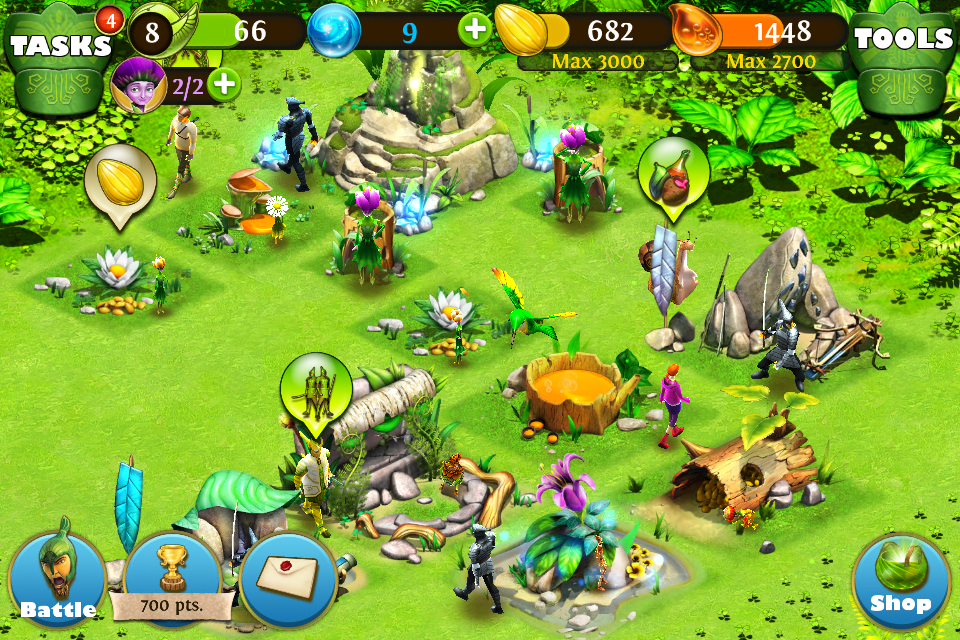Add more workers with the plus button
Image resolution: width=960 pixels, height=640 pixels.
click(x=225, y=84)
